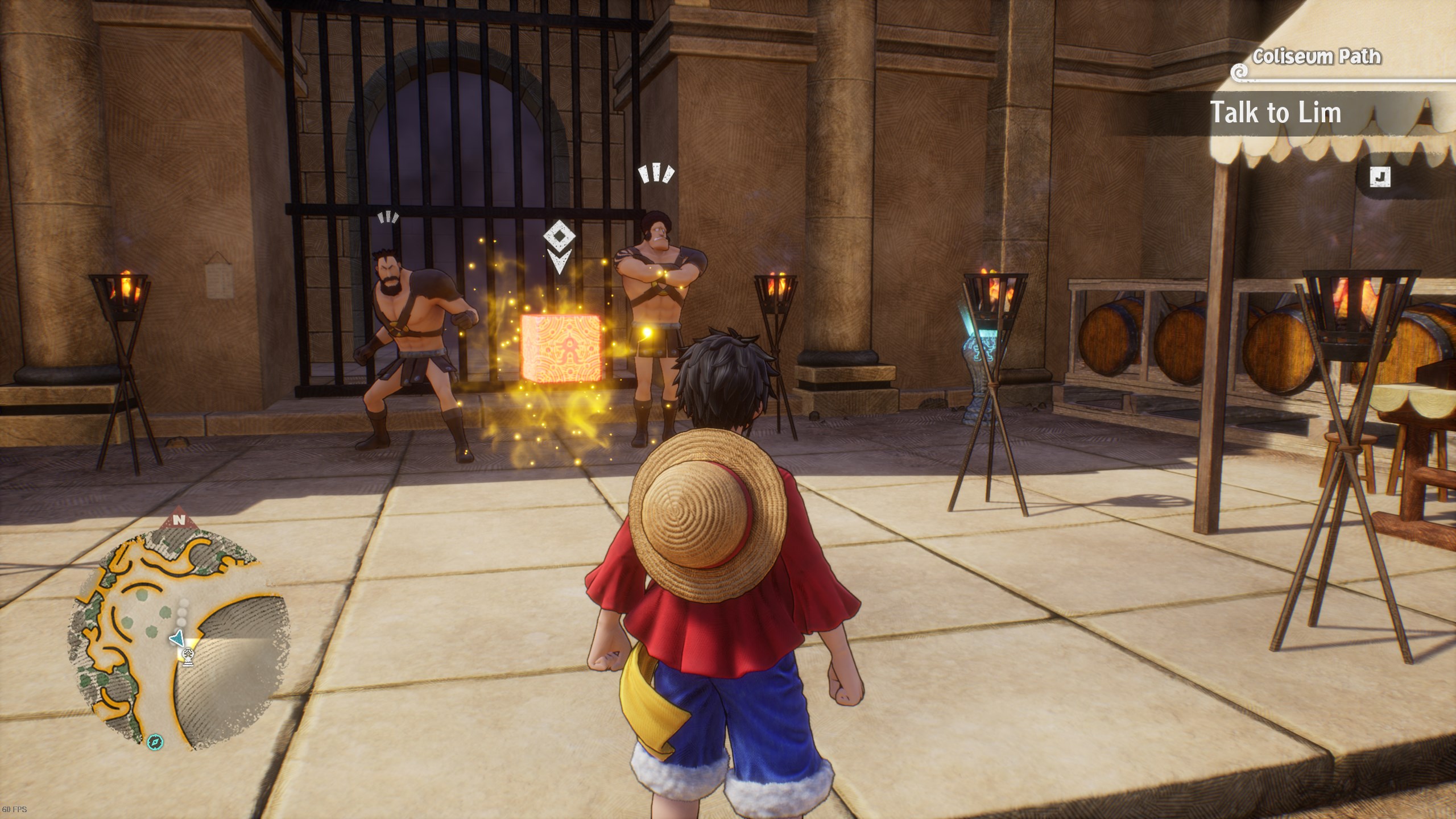Select the diamond interaction marker above the cube
1456x819 pixels.
click(x=559, y=236)
